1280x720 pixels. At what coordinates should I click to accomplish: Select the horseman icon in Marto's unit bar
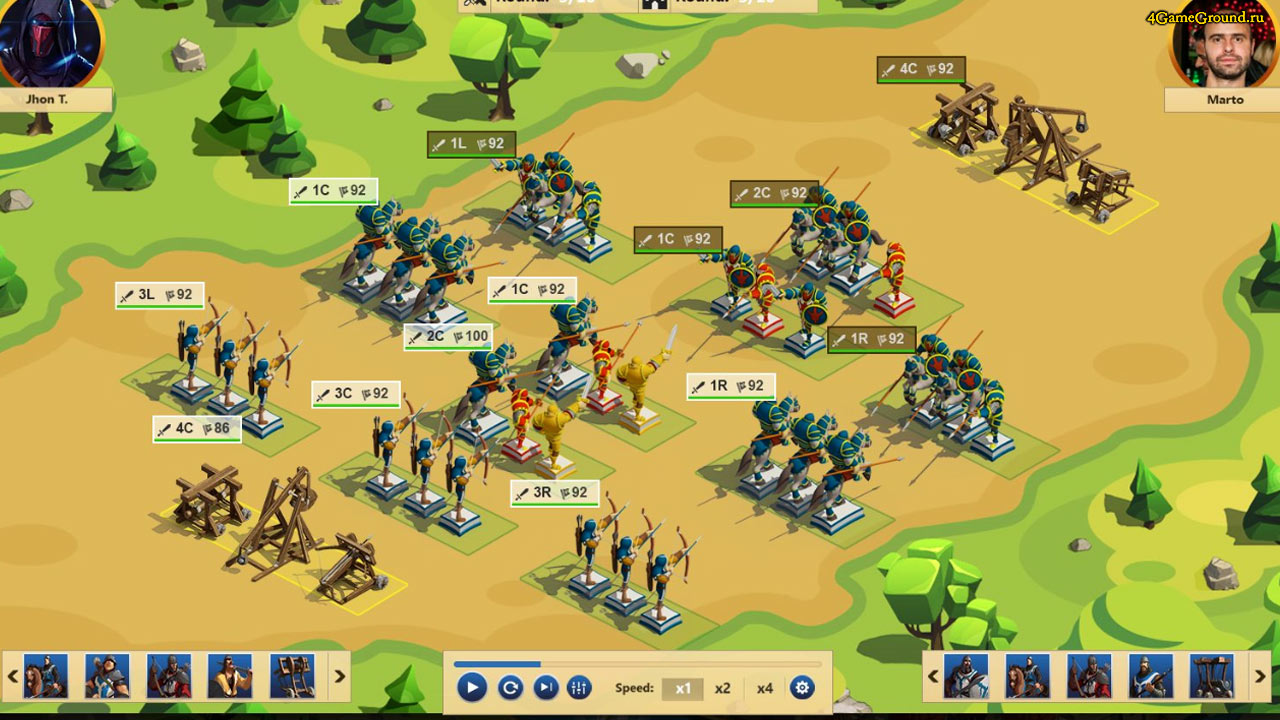point(1027,676)
